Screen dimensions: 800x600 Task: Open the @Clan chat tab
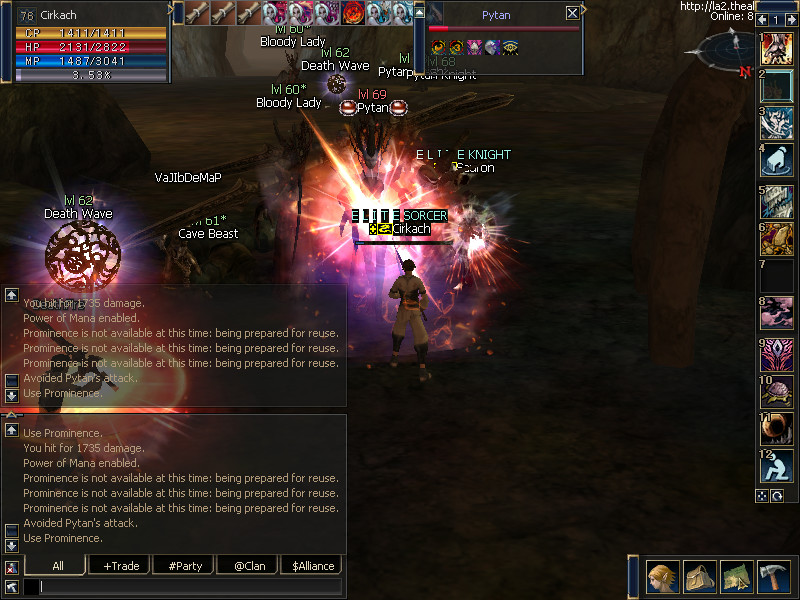coord(247,566)
